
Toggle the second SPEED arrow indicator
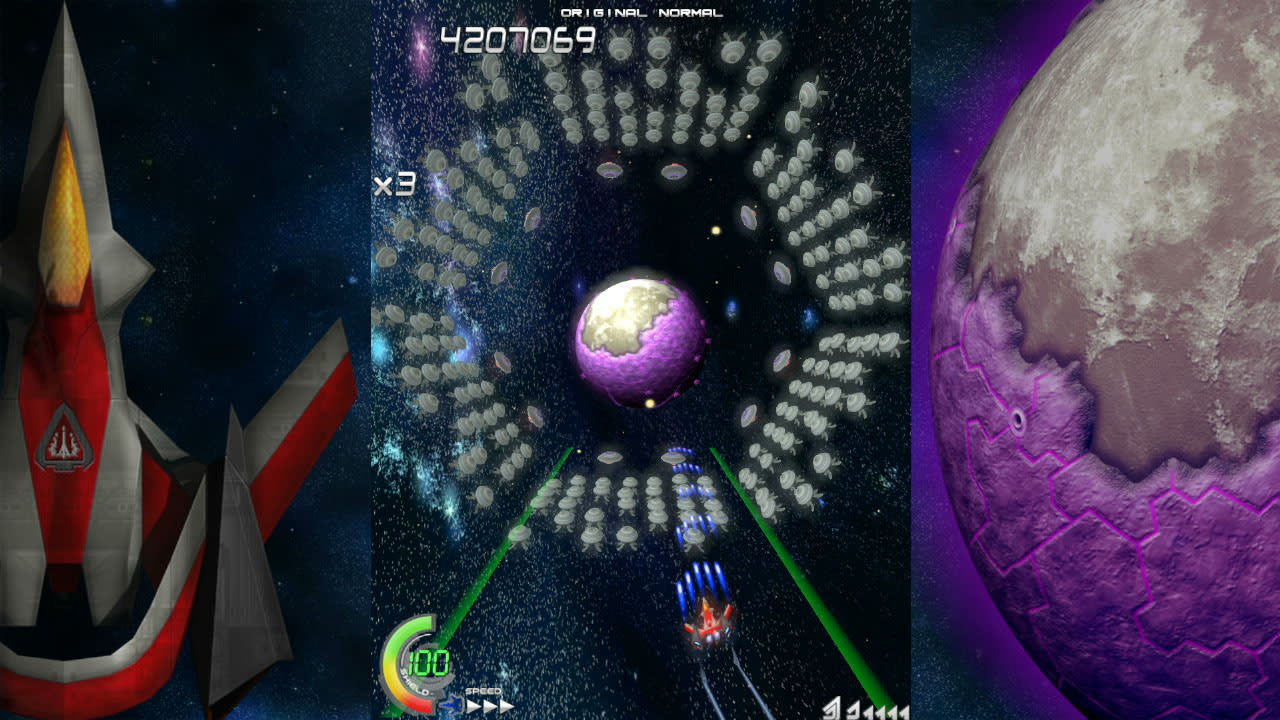pos(489,704)
